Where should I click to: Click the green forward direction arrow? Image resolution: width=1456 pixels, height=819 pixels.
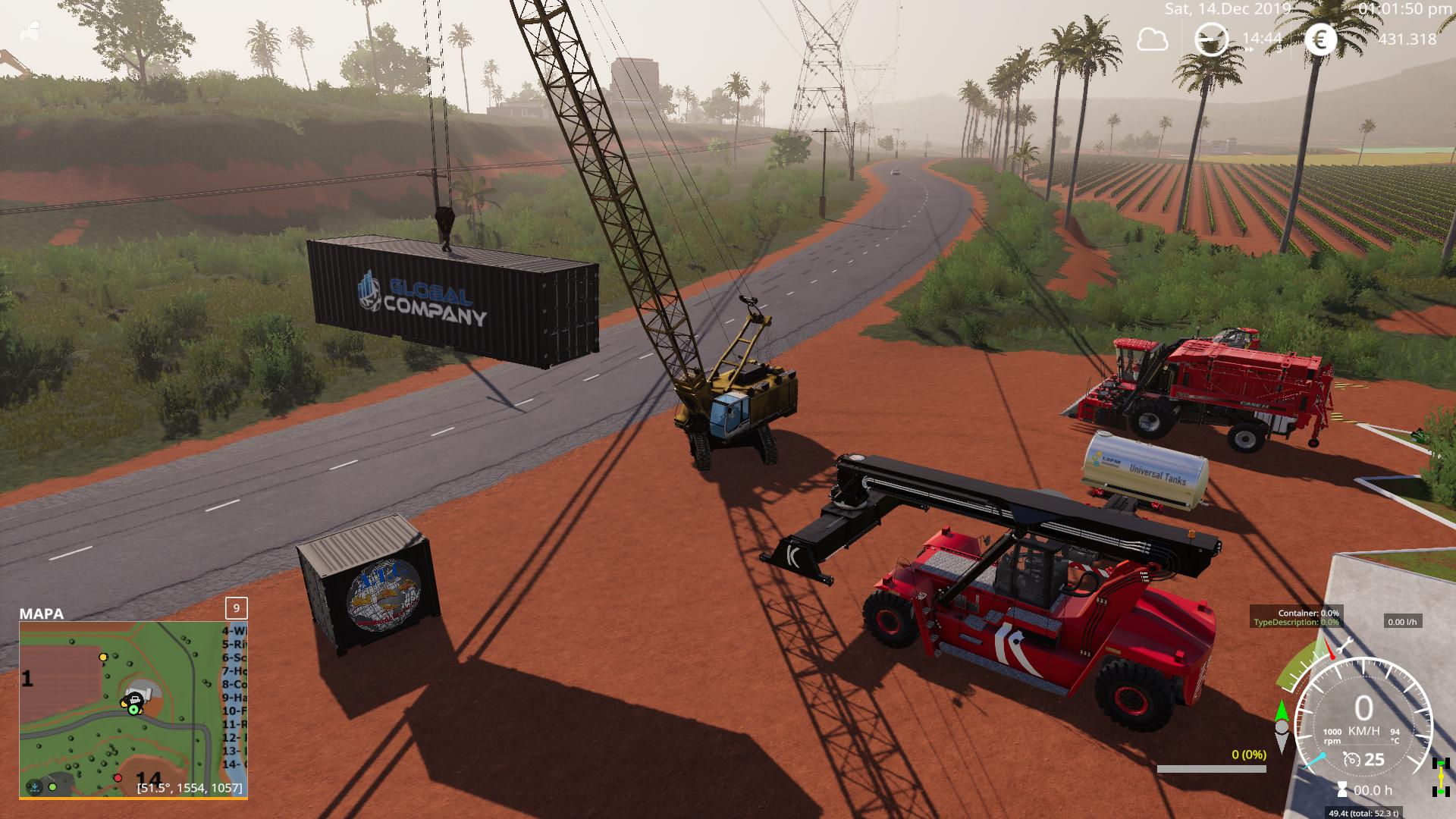[x=1282, y=710]
